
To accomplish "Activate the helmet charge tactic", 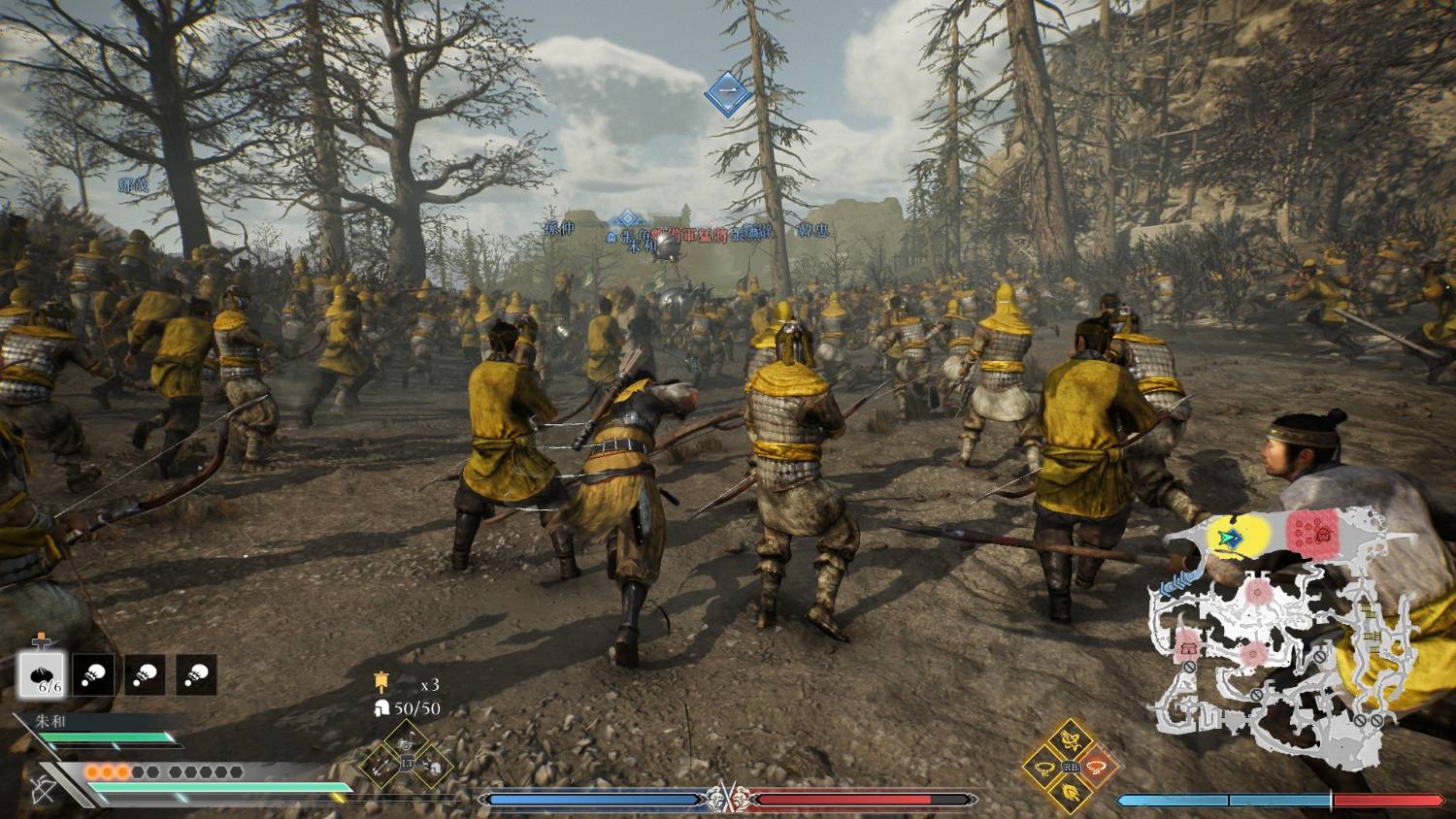I will click(434, 768).
